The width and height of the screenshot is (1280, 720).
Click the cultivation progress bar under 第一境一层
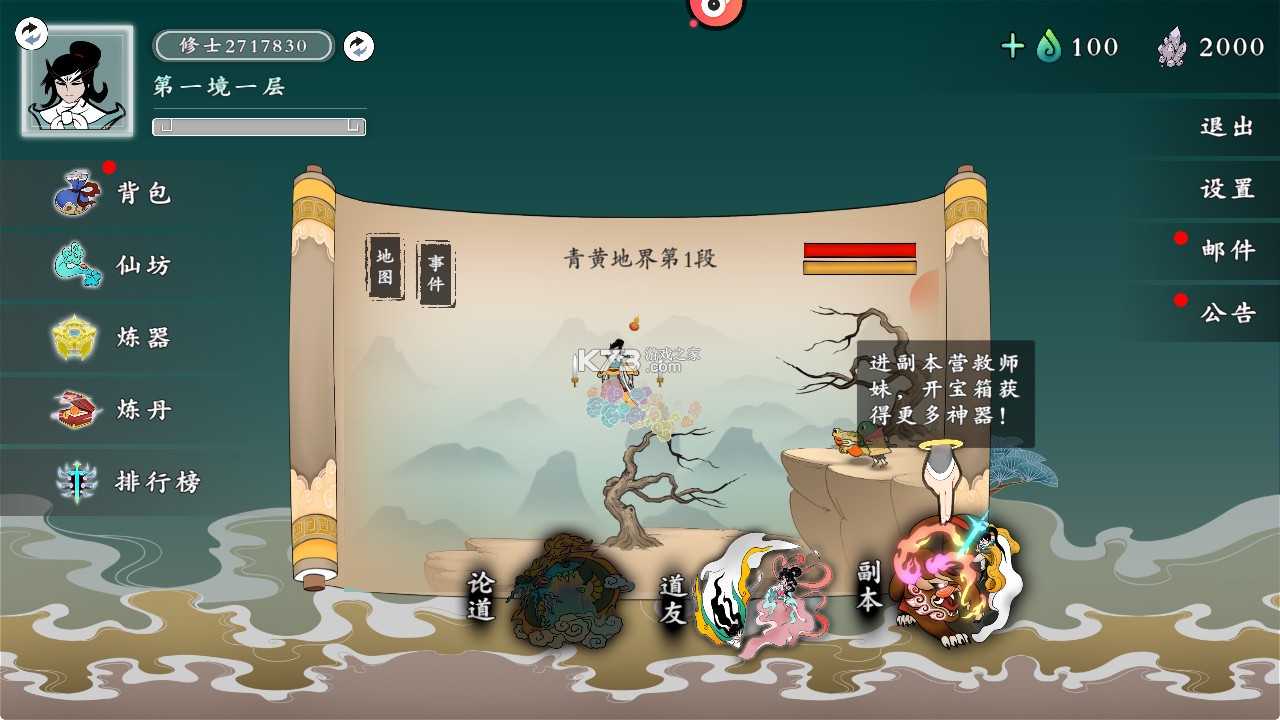tap(258, 127)
